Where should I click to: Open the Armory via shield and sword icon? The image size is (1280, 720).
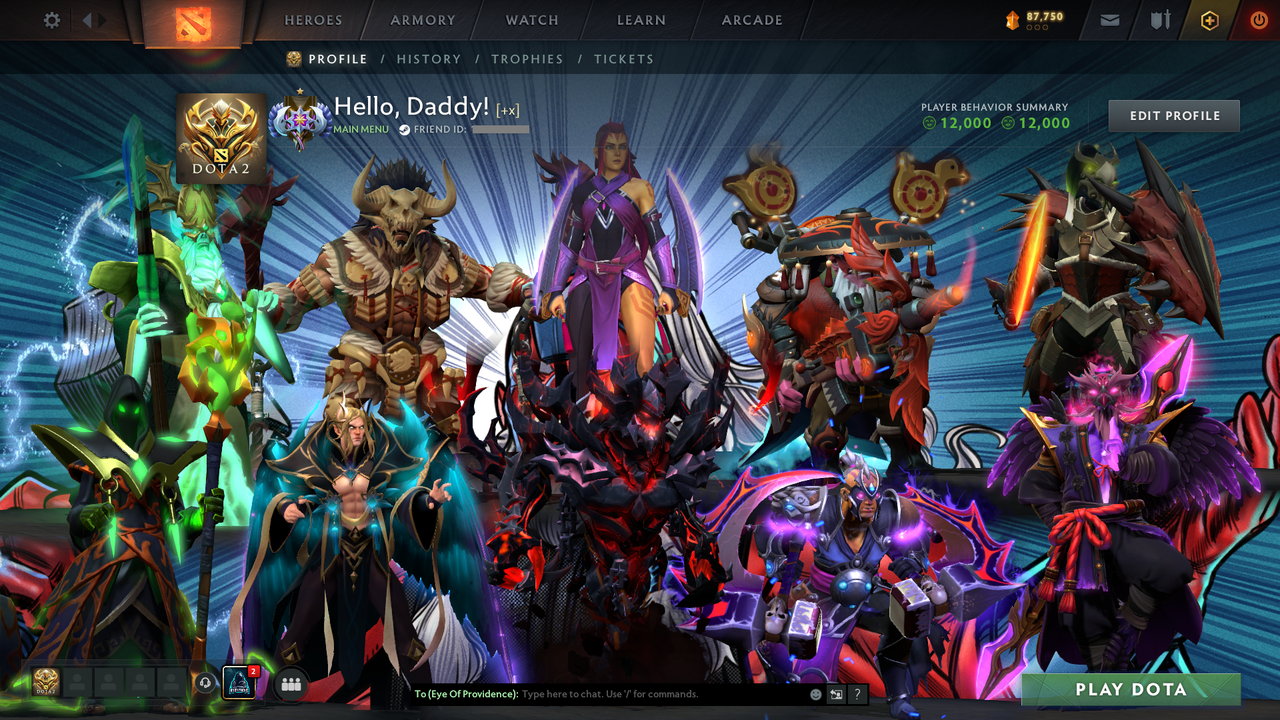click(1159, 19)
